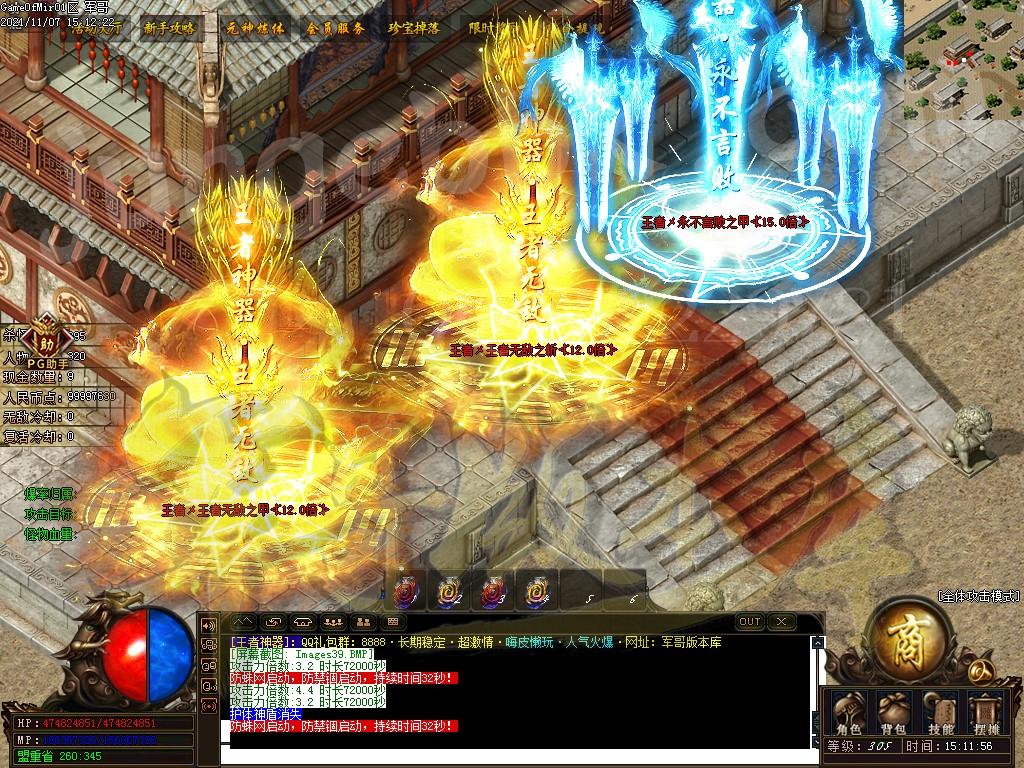Close the chat bar with X button
Viewport: 1024px width, 768px height.
pos(781,621)
